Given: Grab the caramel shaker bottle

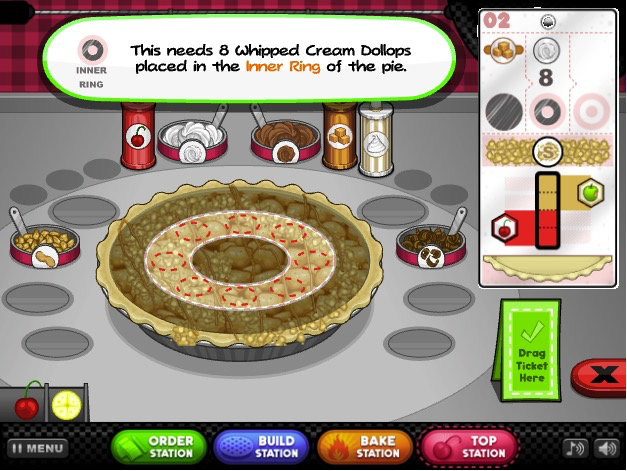Looking at the screenshot, I should click(339, 137).
